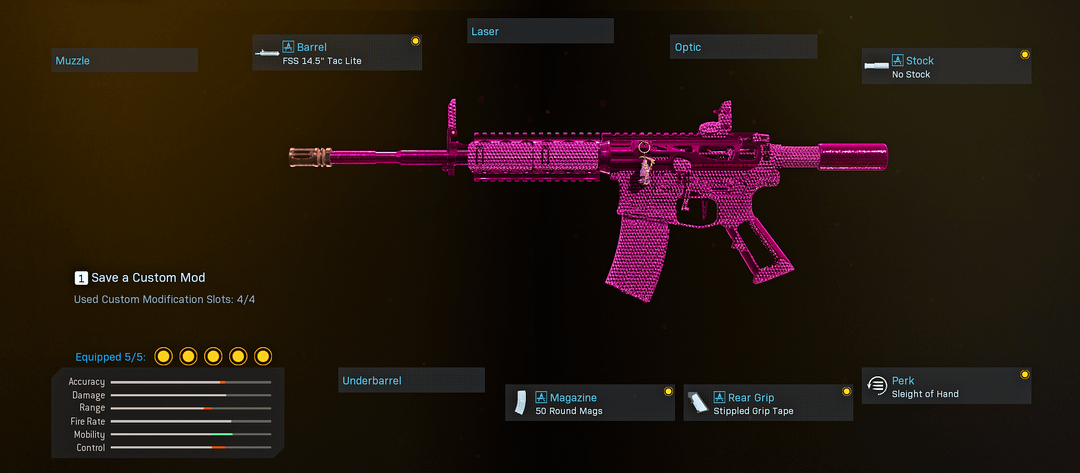Open the Magazine slot with 50 Round Mags
Screen dimensions: 1080x473
(590, 403)
